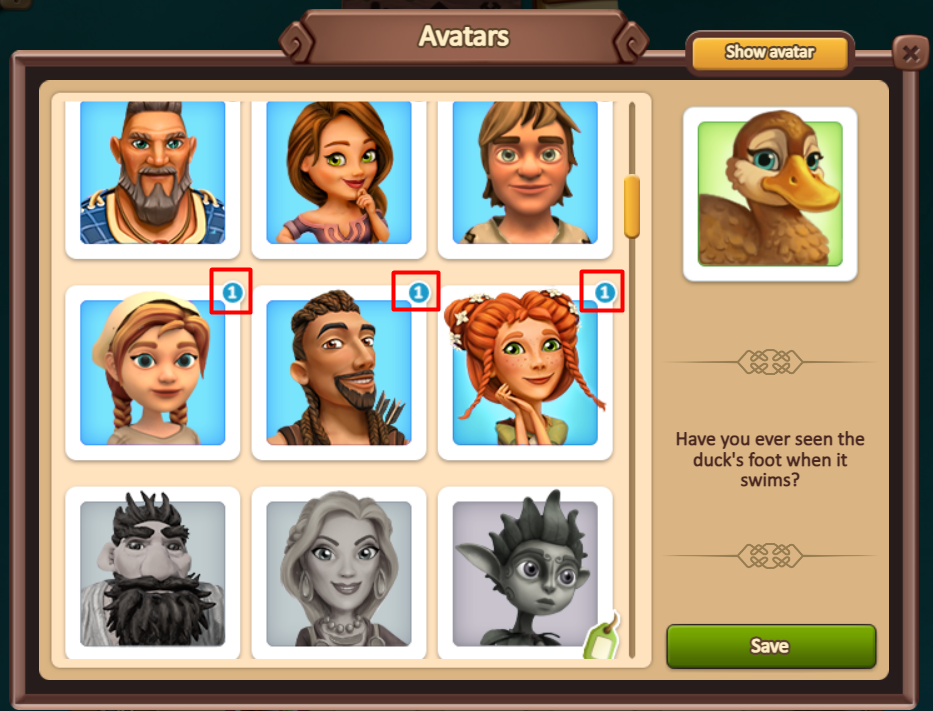Image resolution: width=933 pixels, height=711 pixels.
Task: Choose the bearded archer with arrows avatar
Action: point(339,373)
